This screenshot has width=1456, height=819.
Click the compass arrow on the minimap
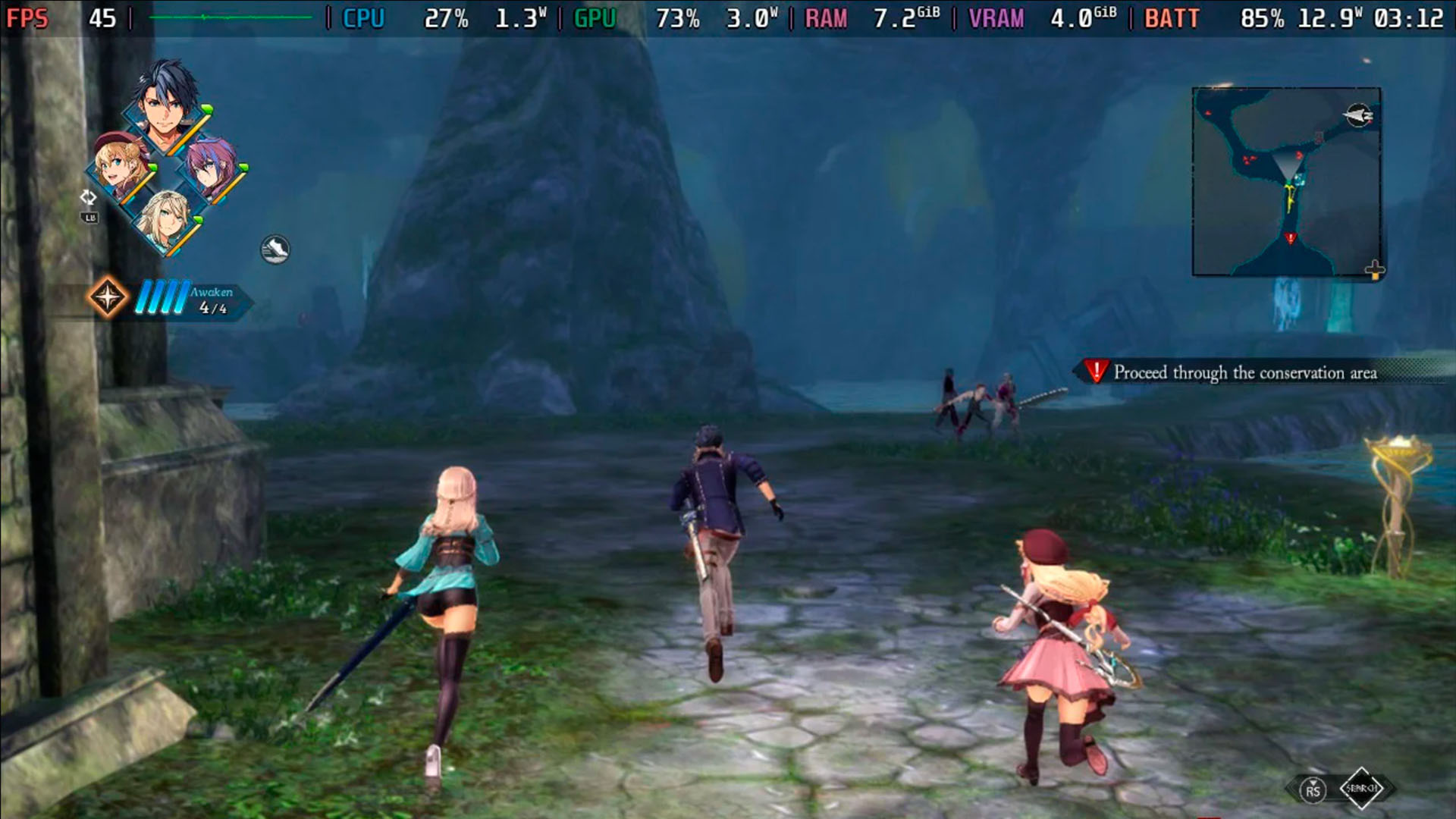(x=1358, y=116)
